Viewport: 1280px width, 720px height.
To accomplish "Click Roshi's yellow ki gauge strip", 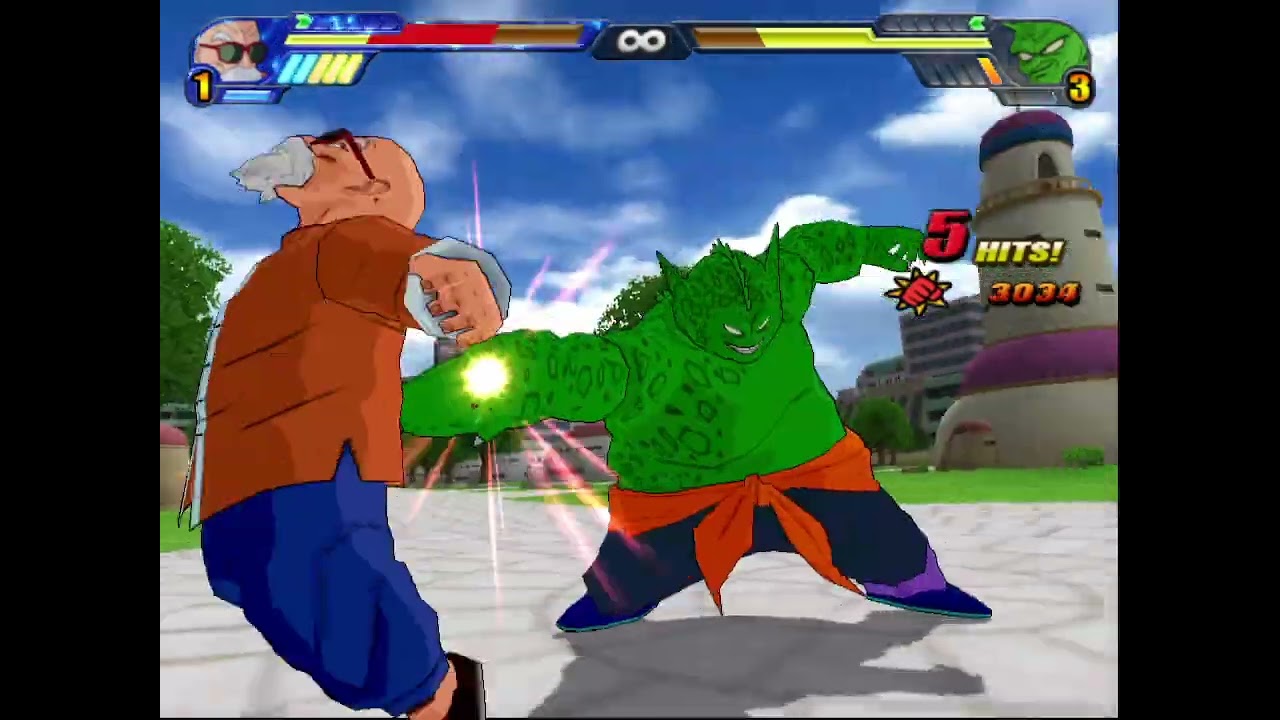I will tap(325, 40).
